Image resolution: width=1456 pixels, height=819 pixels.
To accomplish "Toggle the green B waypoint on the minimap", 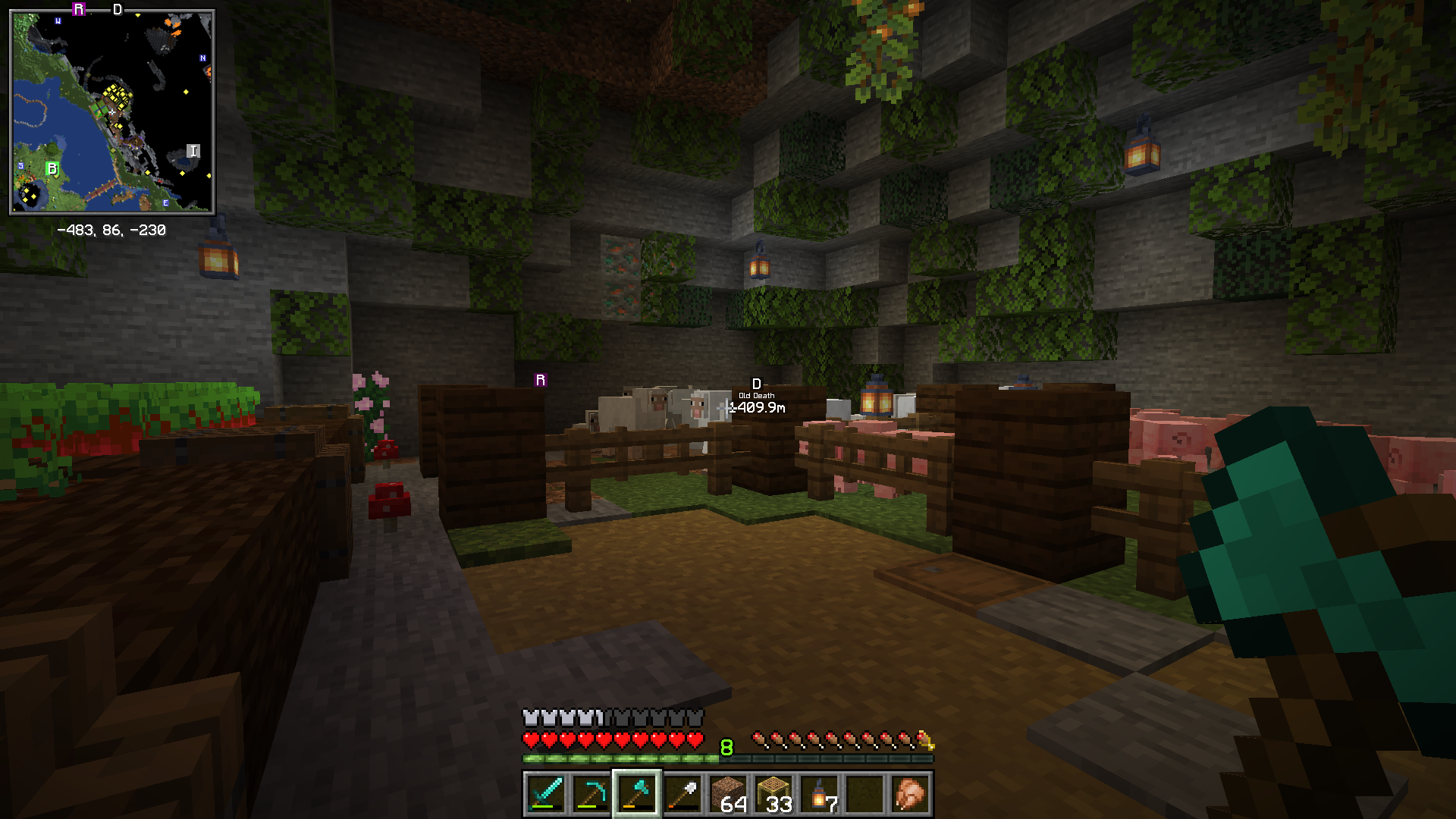I will click(x=52, y=167).
